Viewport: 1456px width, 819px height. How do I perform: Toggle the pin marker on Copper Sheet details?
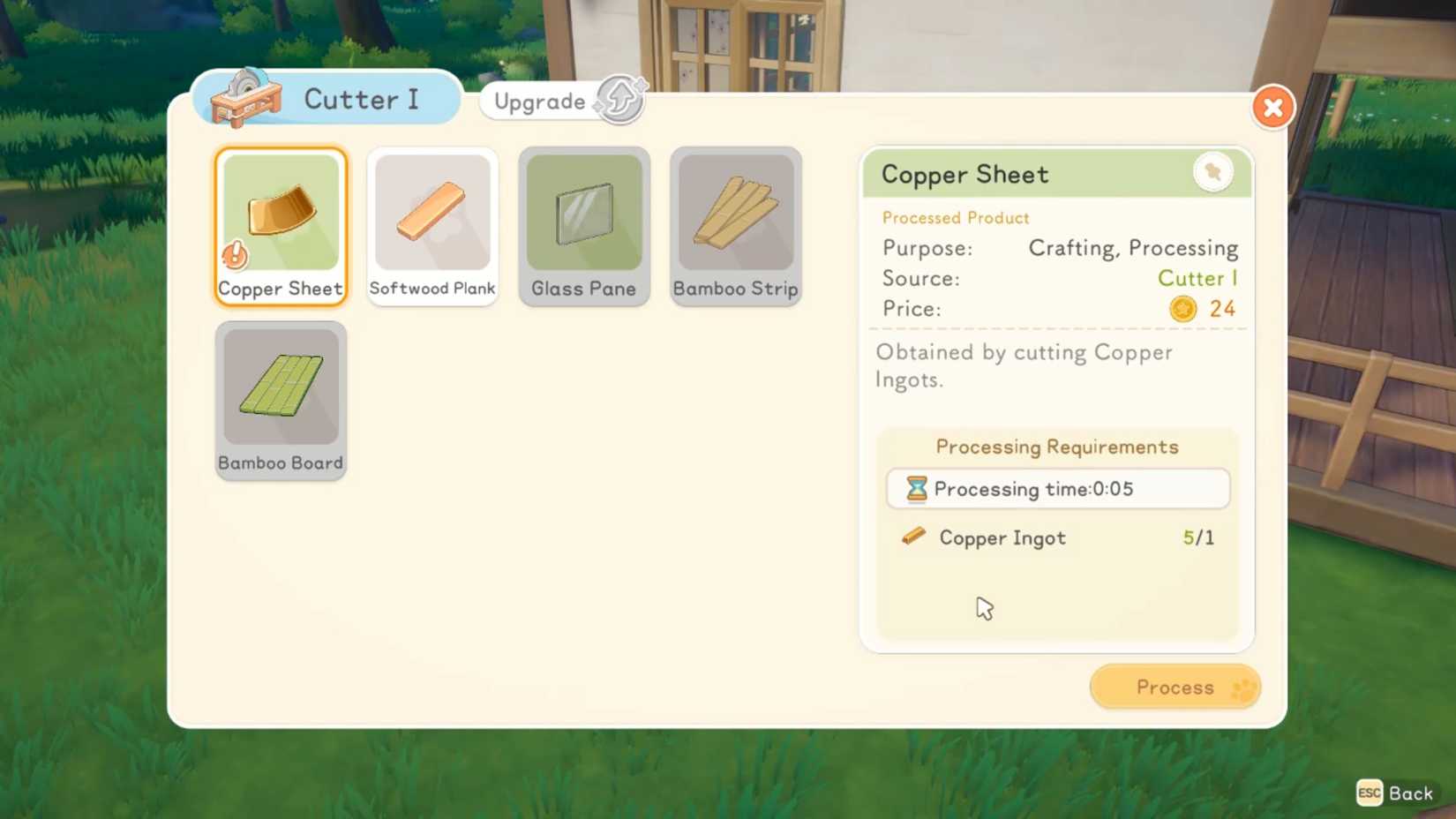click(x=1213, y=172)
